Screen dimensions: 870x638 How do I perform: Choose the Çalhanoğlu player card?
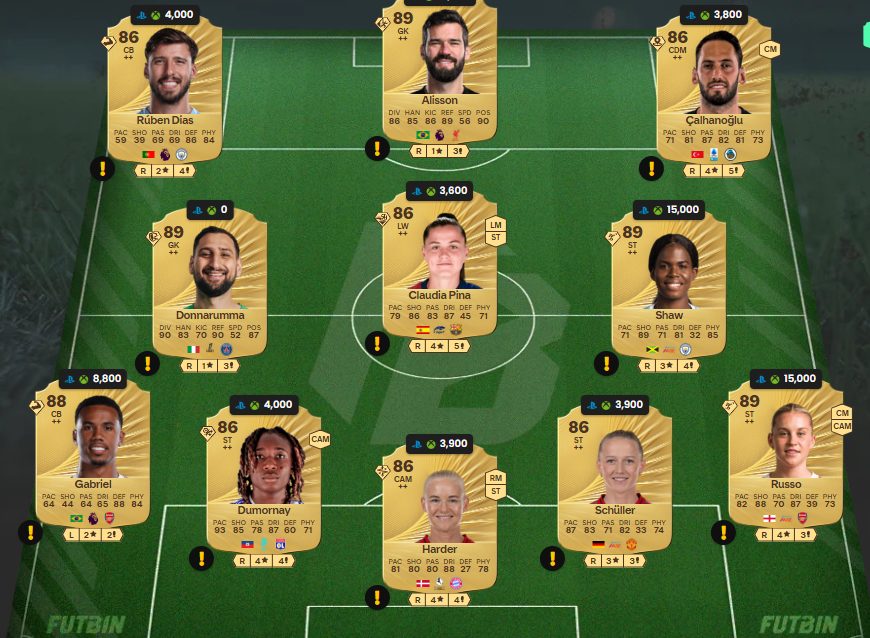(x=714, y=90)
